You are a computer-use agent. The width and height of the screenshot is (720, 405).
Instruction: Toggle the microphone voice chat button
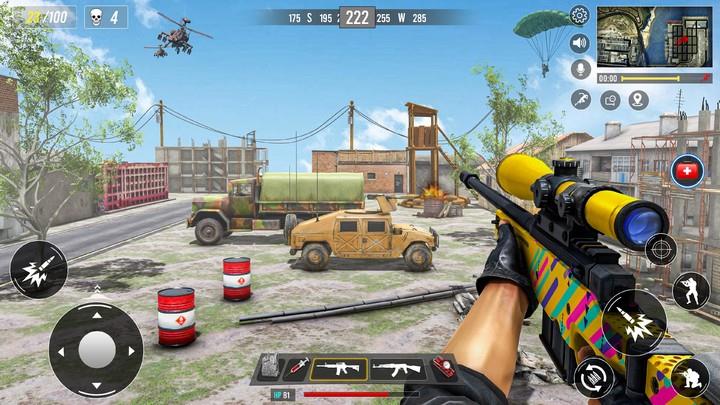coord(579,70)
